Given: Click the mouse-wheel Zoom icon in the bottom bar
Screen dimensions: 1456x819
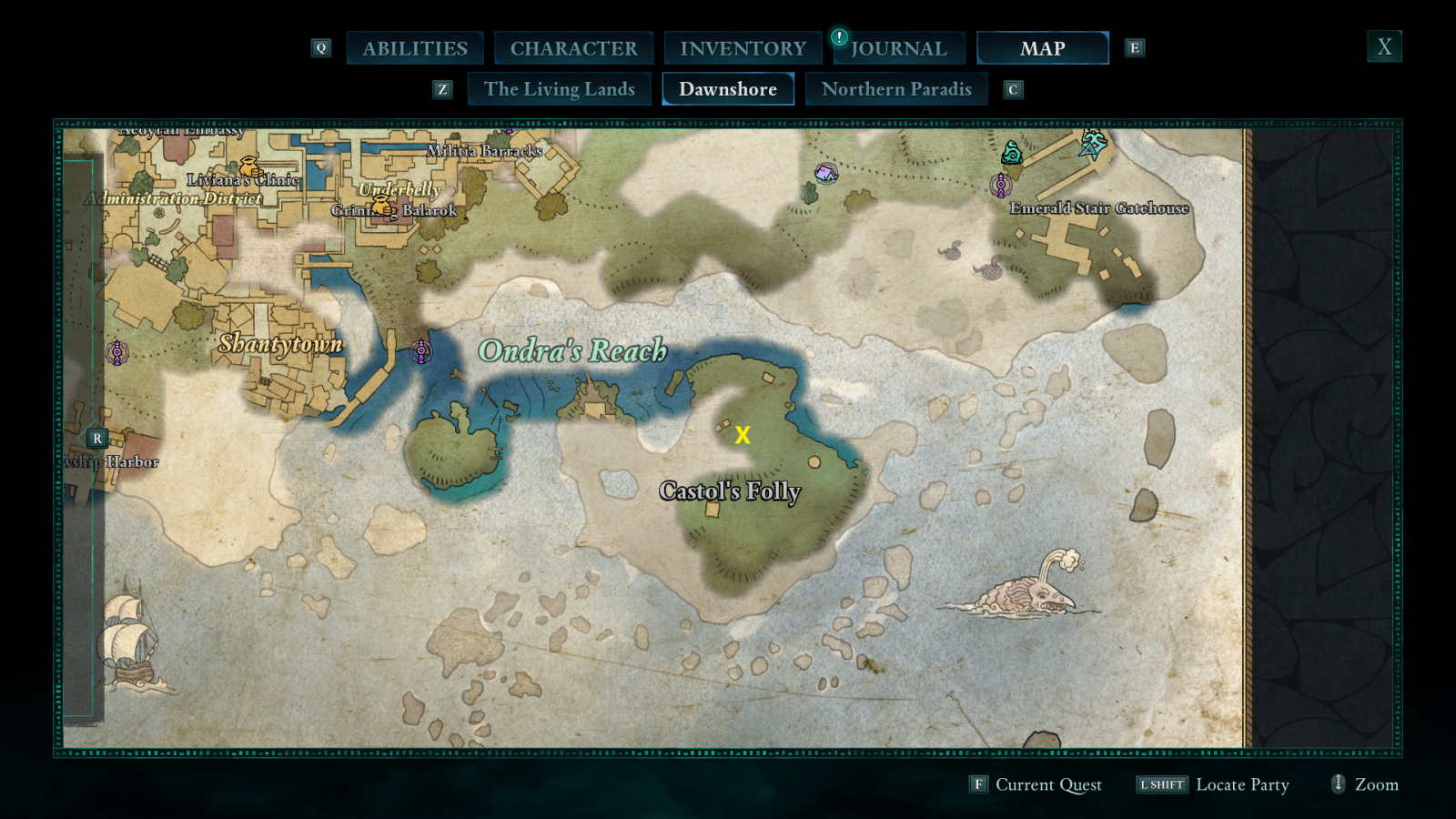Looking at the screenshot, I should pos(1338,784).
